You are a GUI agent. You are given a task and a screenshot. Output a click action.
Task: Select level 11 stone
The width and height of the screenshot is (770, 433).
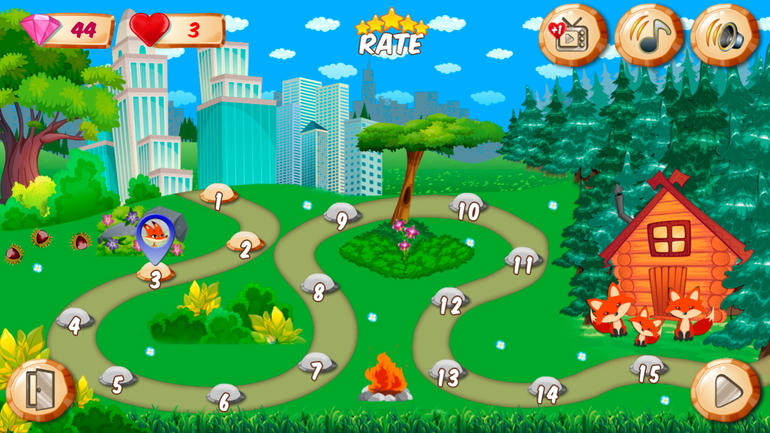point(523,261)
